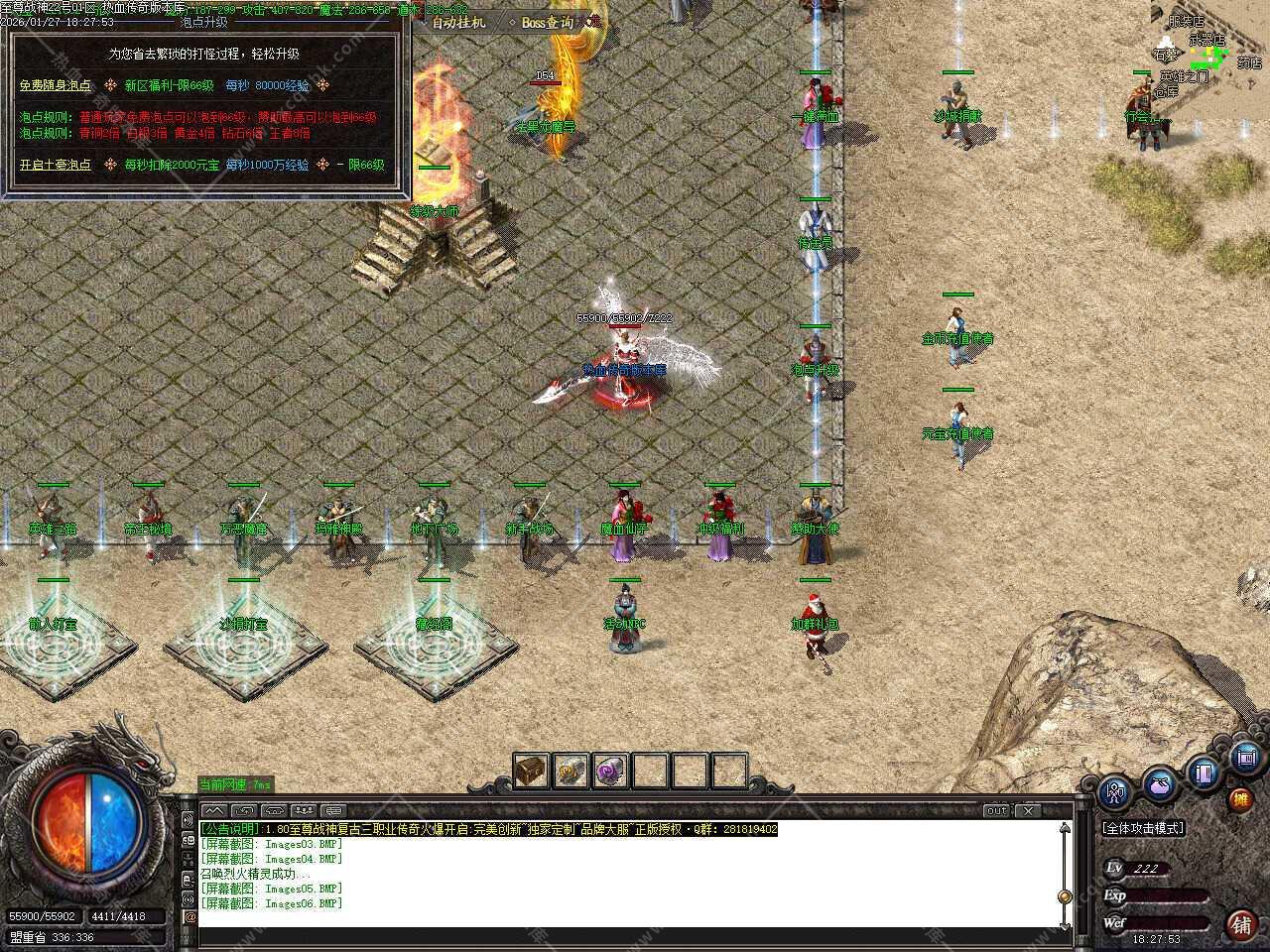This screenshot has width=1270, height=952.
Task: Select the 开启土豪泡点 dialogue option
Action: (x=56, y=165)
